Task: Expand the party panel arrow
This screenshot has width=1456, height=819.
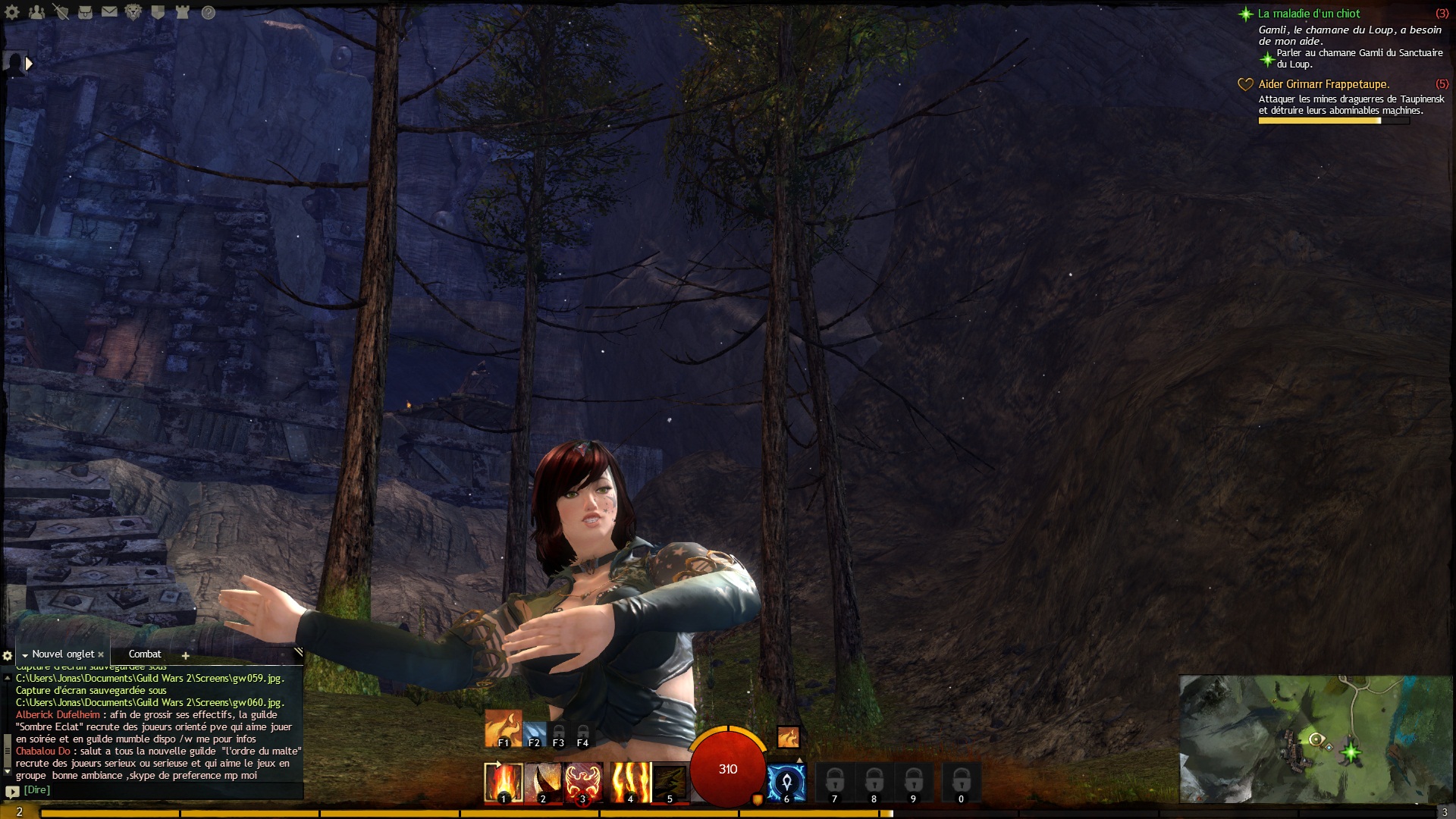Action: [29, 64]
